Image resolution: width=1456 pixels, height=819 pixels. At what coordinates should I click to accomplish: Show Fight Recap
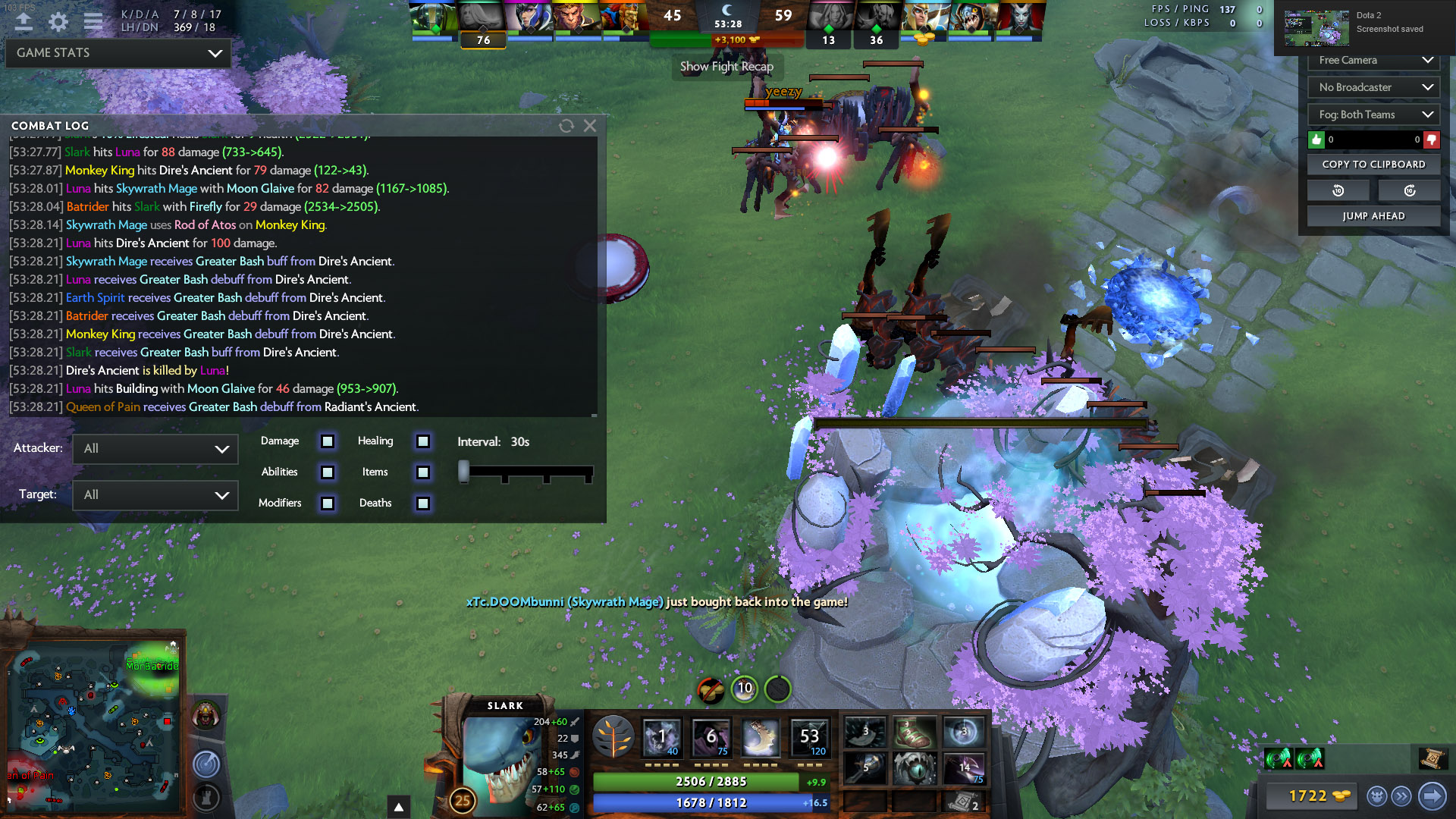point(726,67)
